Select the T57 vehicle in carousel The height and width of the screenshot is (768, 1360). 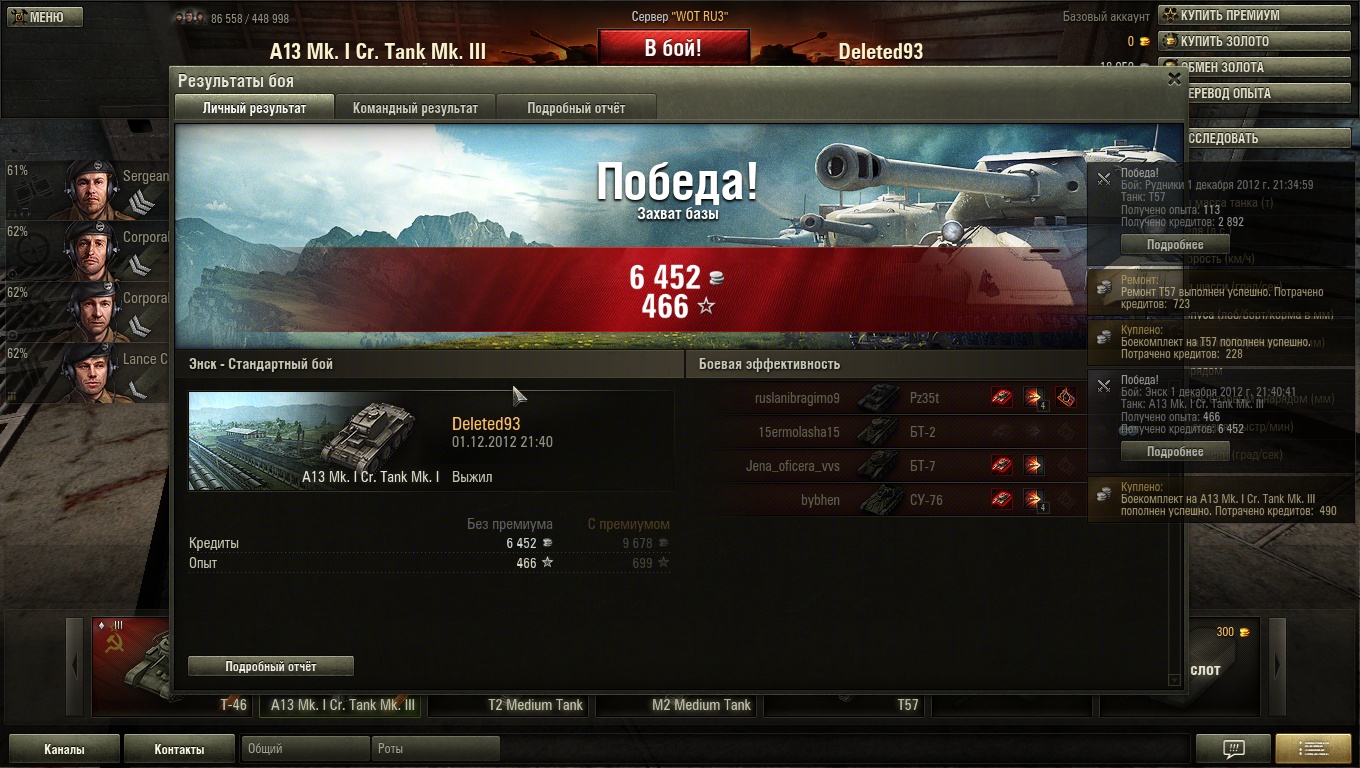point(907,705)
